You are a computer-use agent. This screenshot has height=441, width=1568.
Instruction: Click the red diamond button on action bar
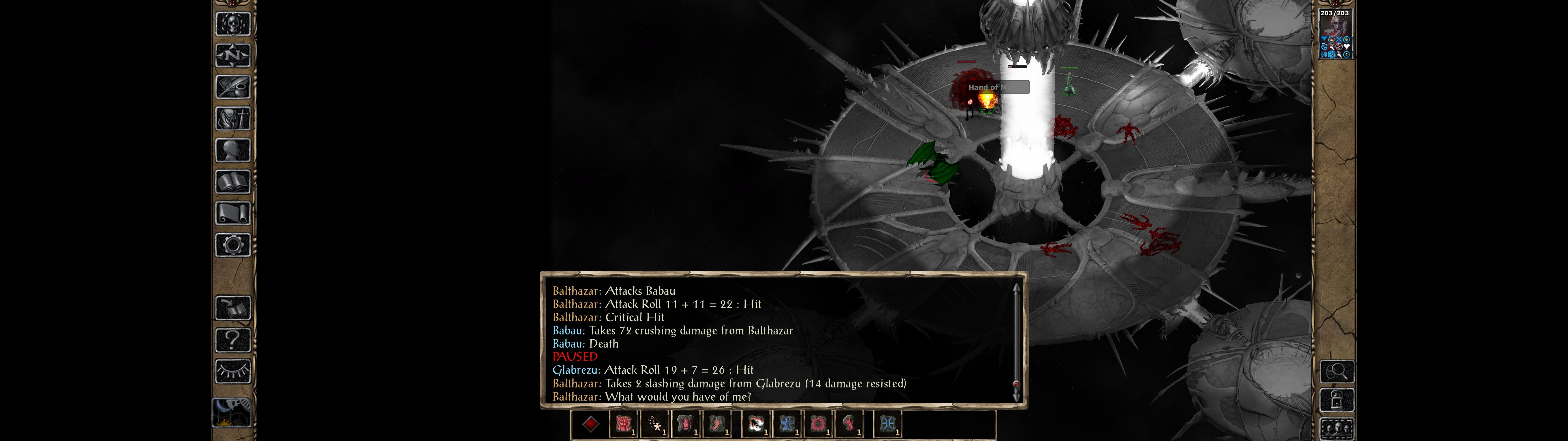590,424
